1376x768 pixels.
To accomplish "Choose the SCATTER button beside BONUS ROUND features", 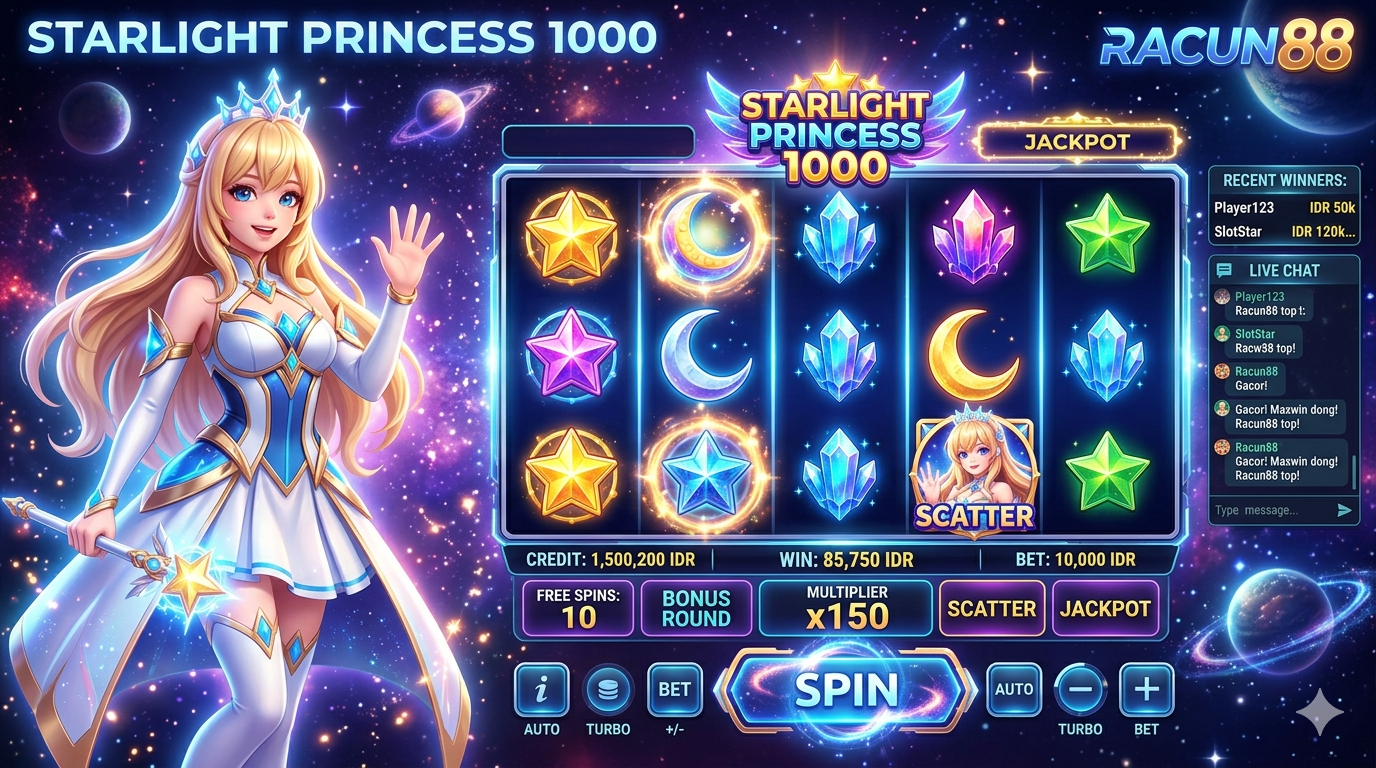I will pos(992,608).
